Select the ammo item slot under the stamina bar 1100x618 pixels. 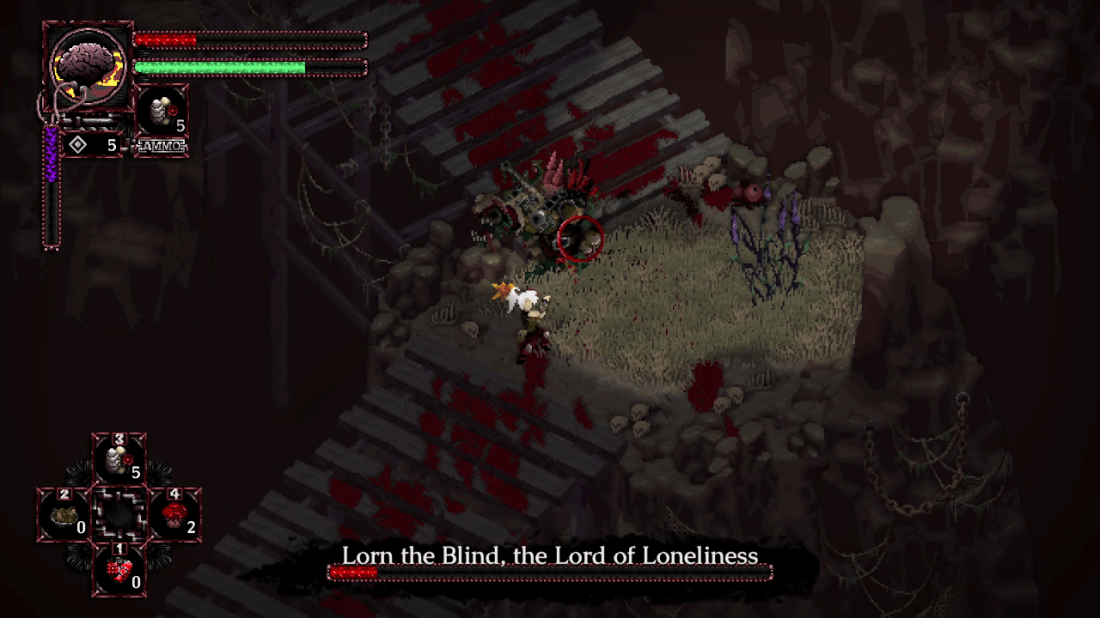click(160, 112)
